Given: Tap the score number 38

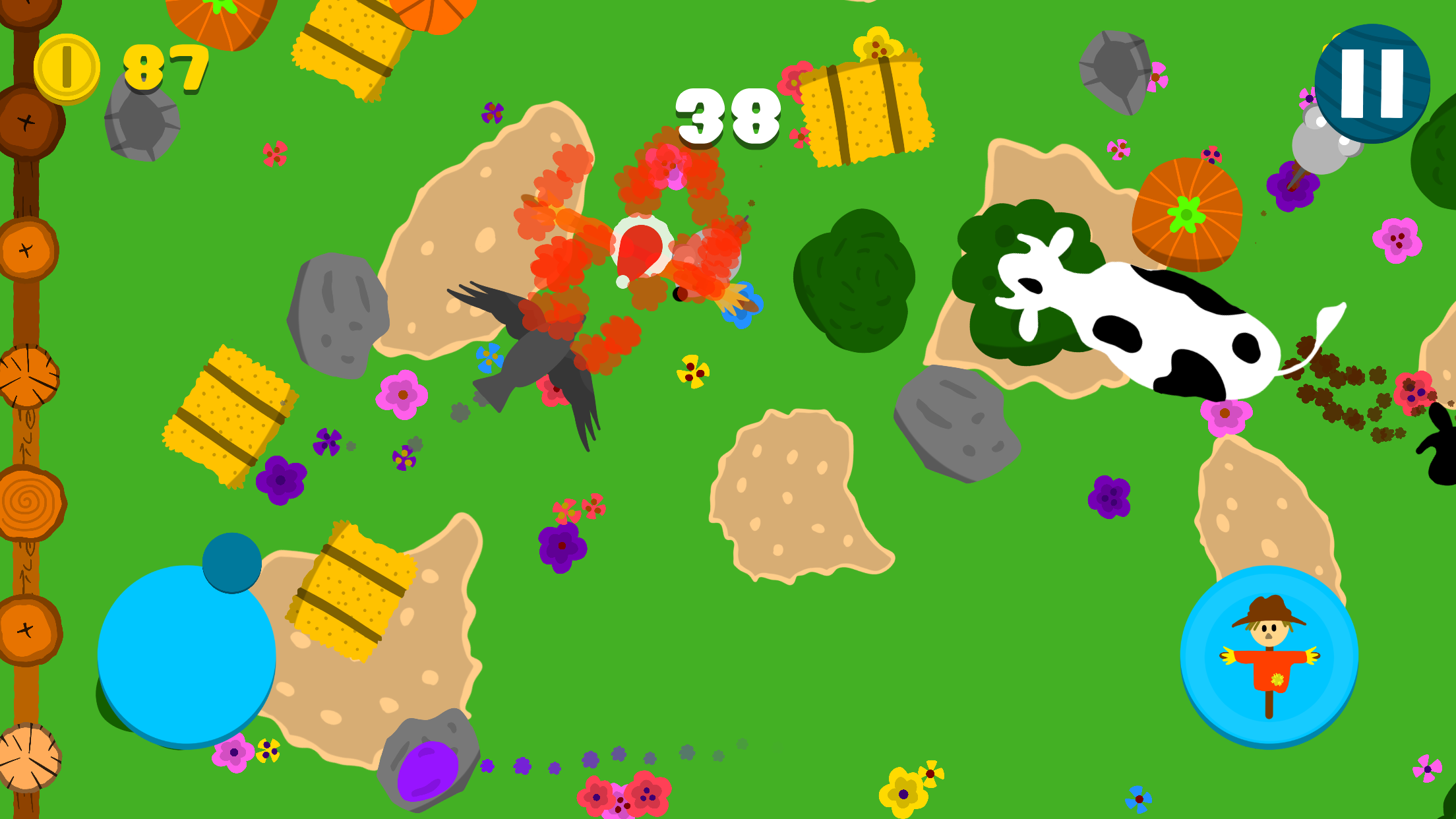Looking at the screenshot, I should pos(728,117).
